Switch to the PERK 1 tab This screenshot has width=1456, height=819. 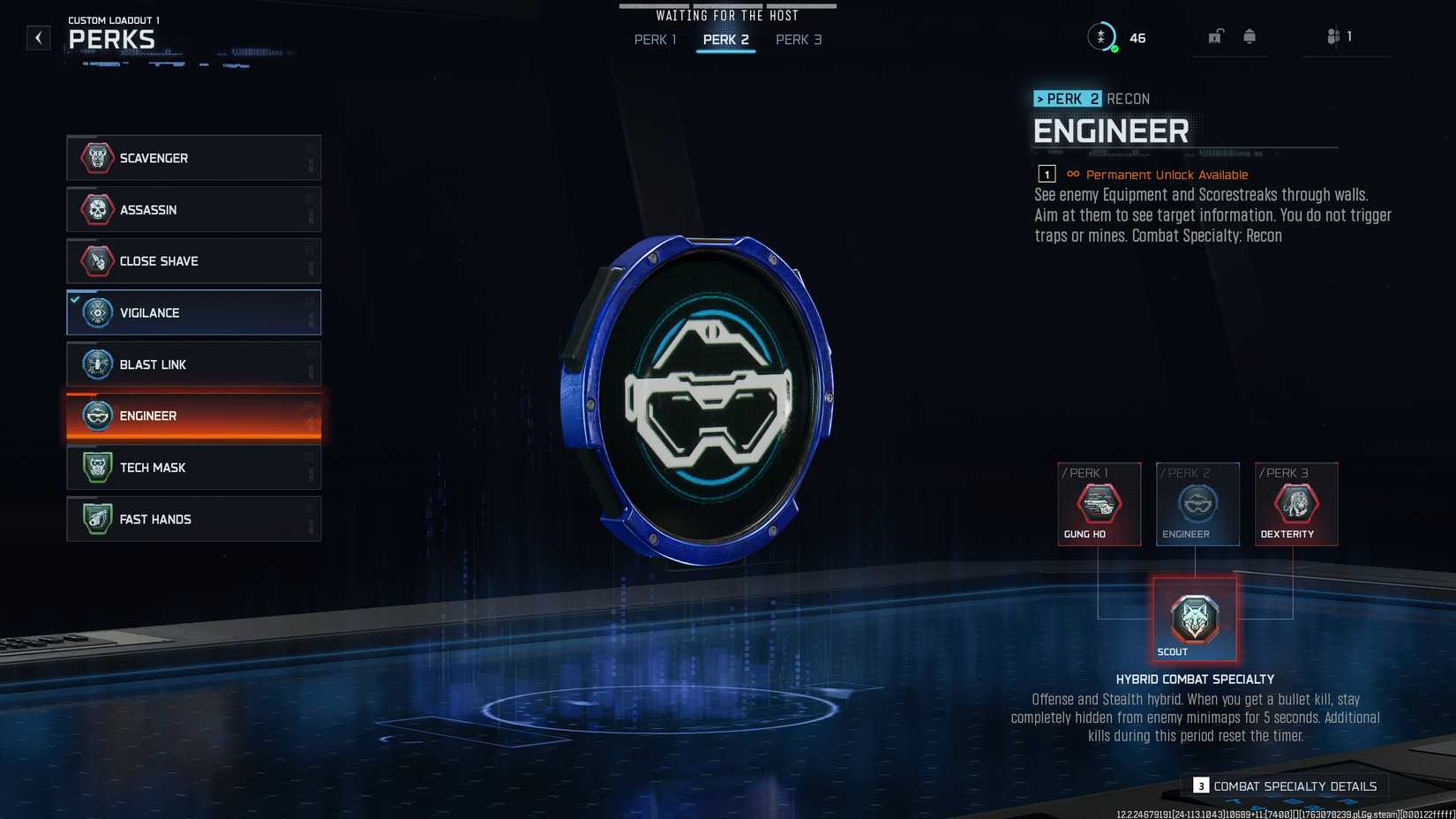click(x=654, y=40)
